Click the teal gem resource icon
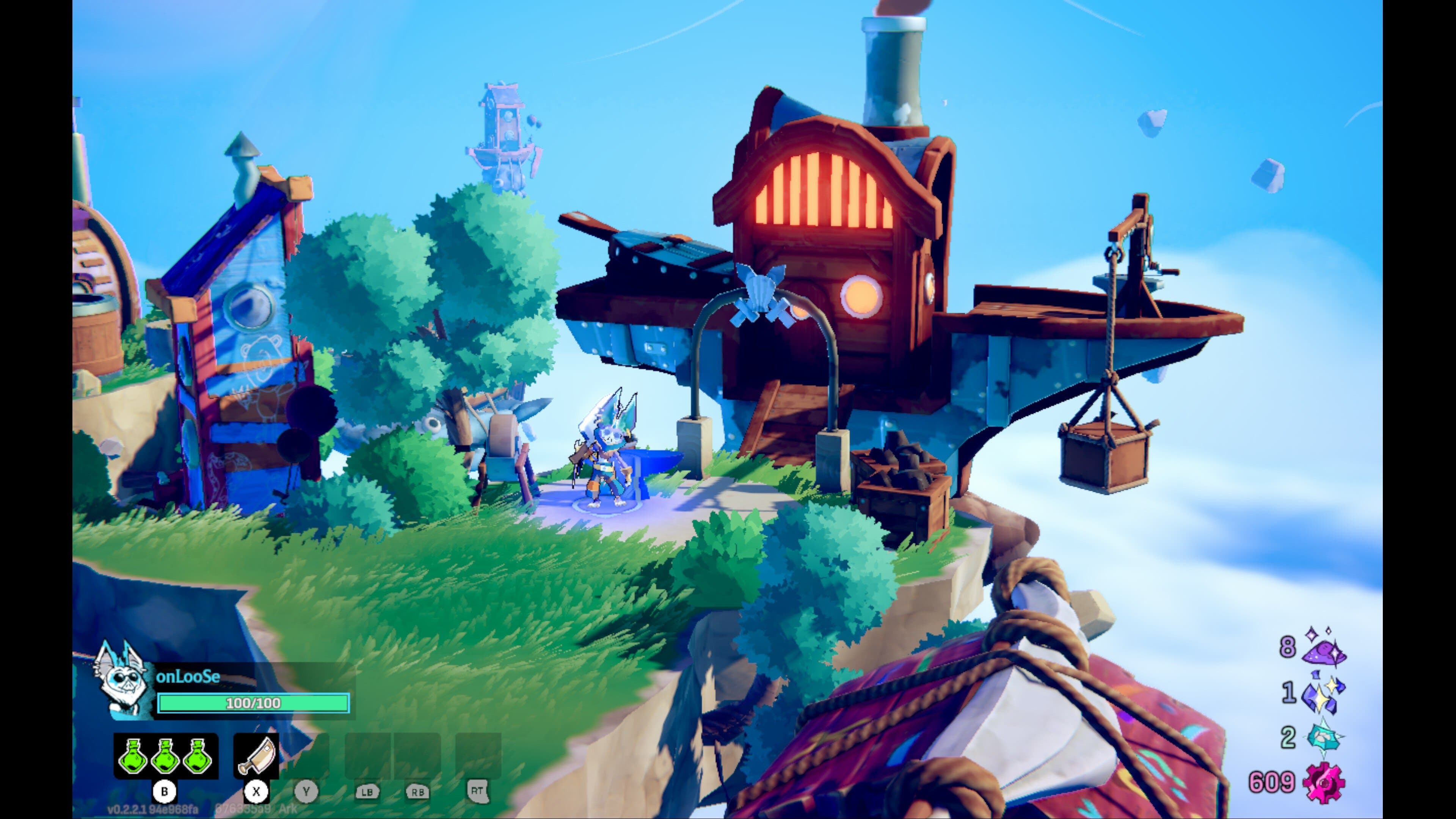 [x=1324, y=738]
